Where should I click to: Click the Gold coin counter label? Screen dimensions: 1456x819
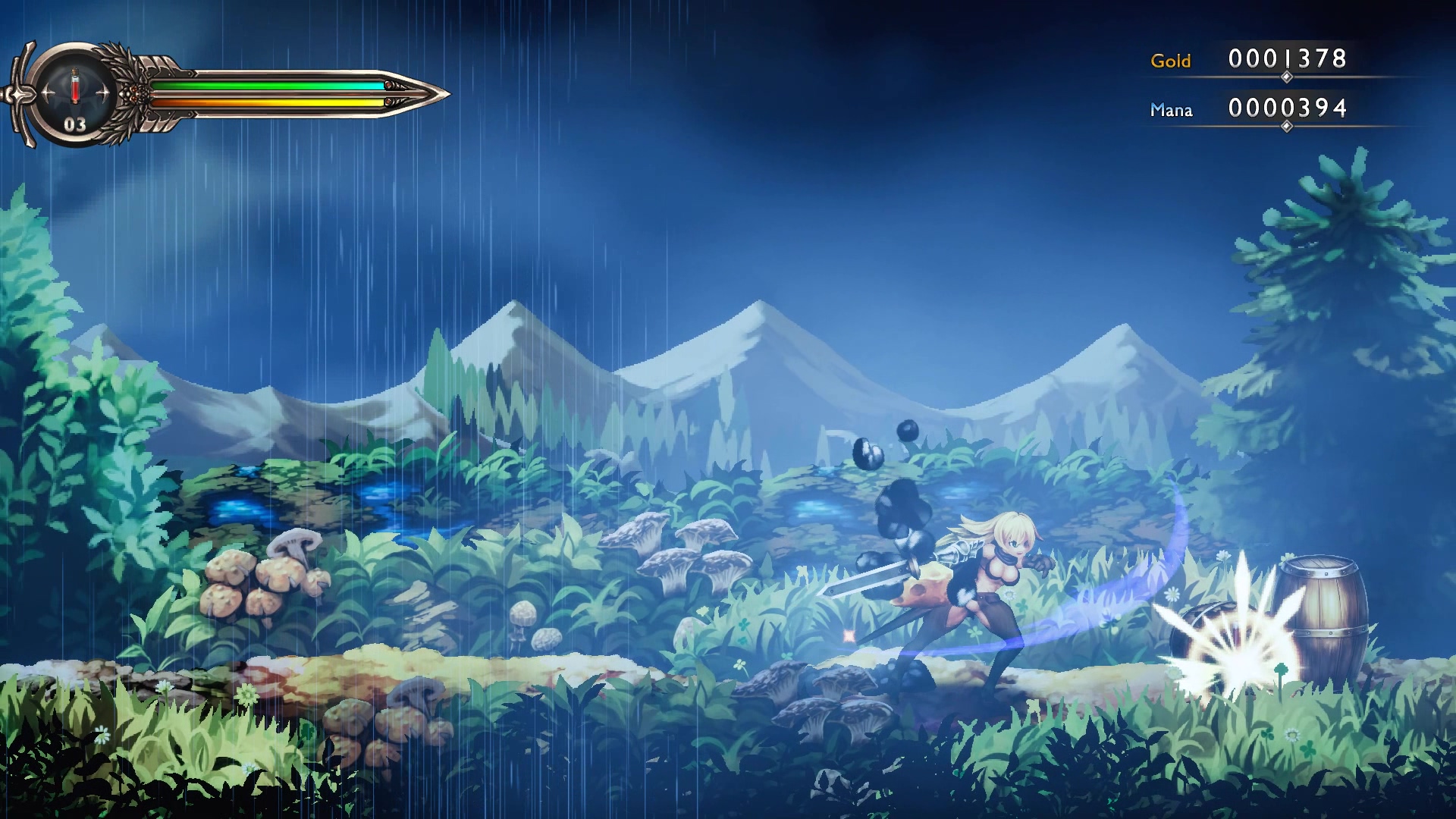[x=1172, y=61]
